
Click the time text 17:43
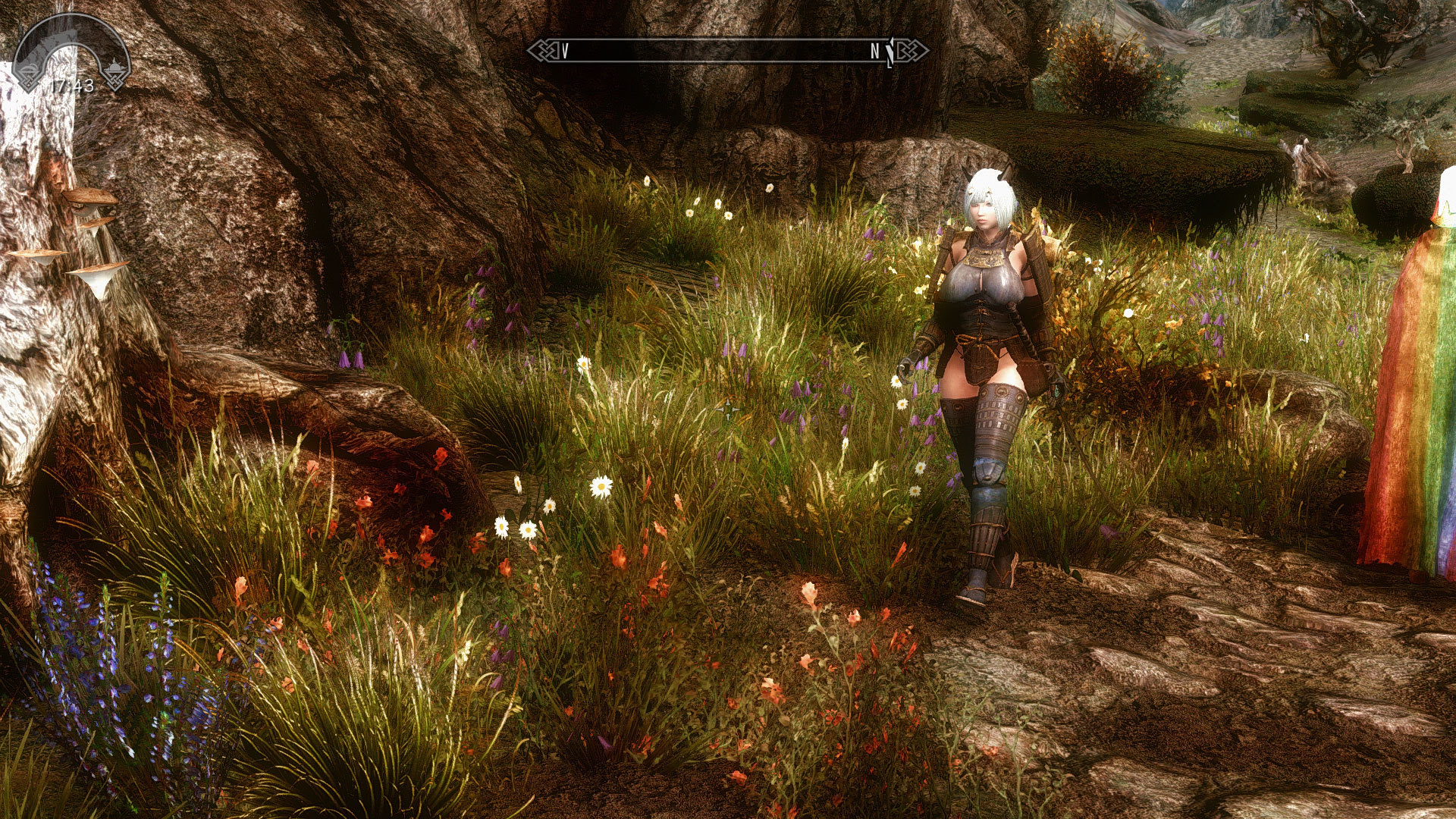pyautogui.click(x=74, y=84)
